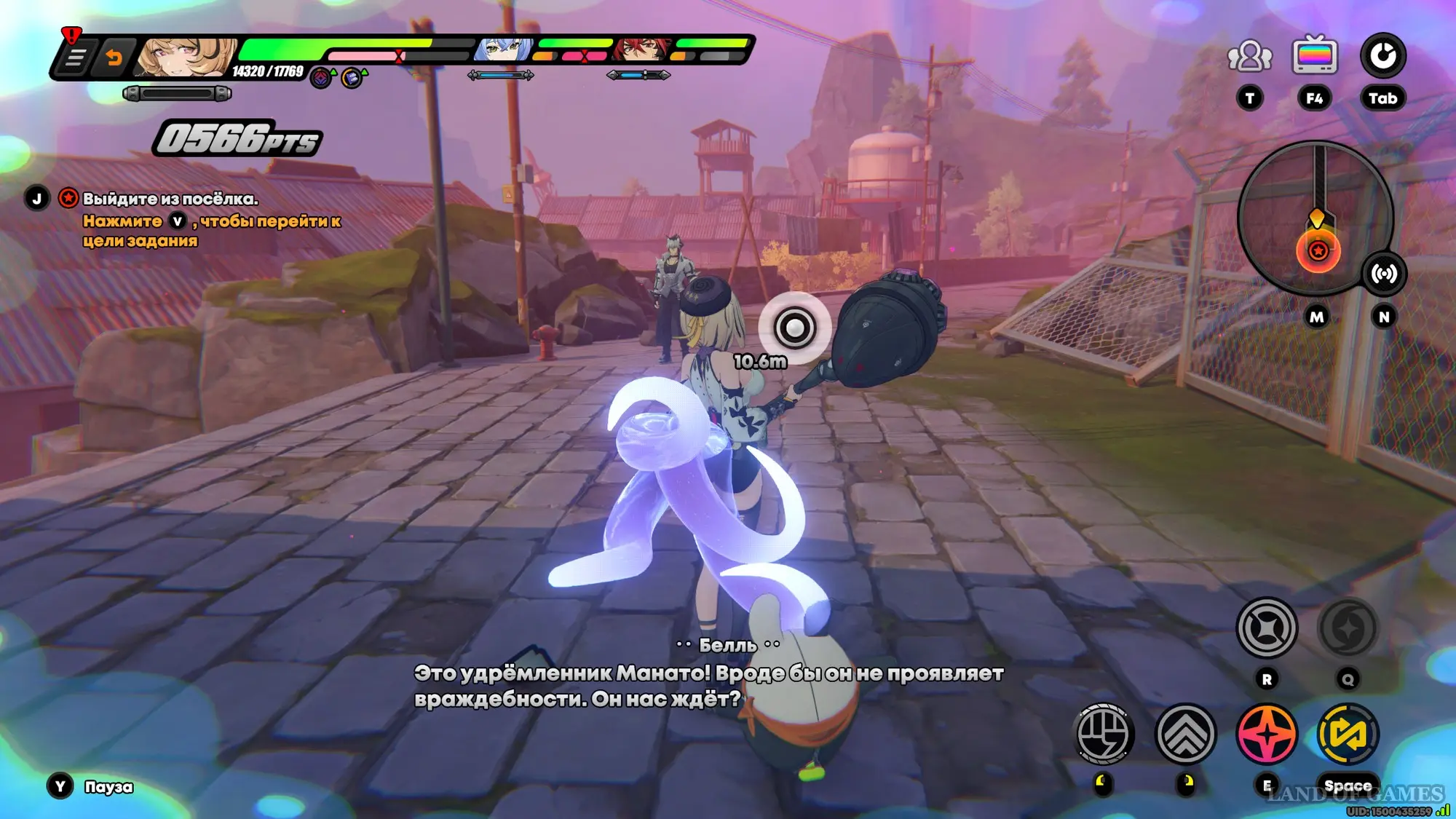The width and height of the screenshot is (1456, 819).
Task: Activate the fist basic attack icon
Action: point(1104,734)
